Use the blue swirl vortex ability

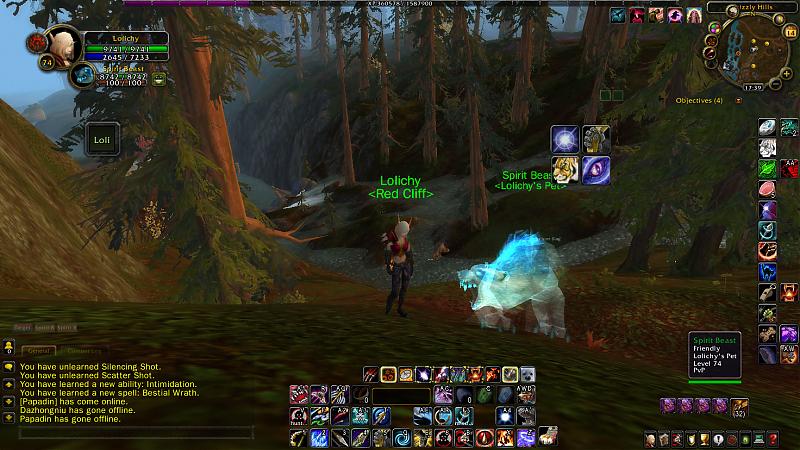tap(402, 438)
